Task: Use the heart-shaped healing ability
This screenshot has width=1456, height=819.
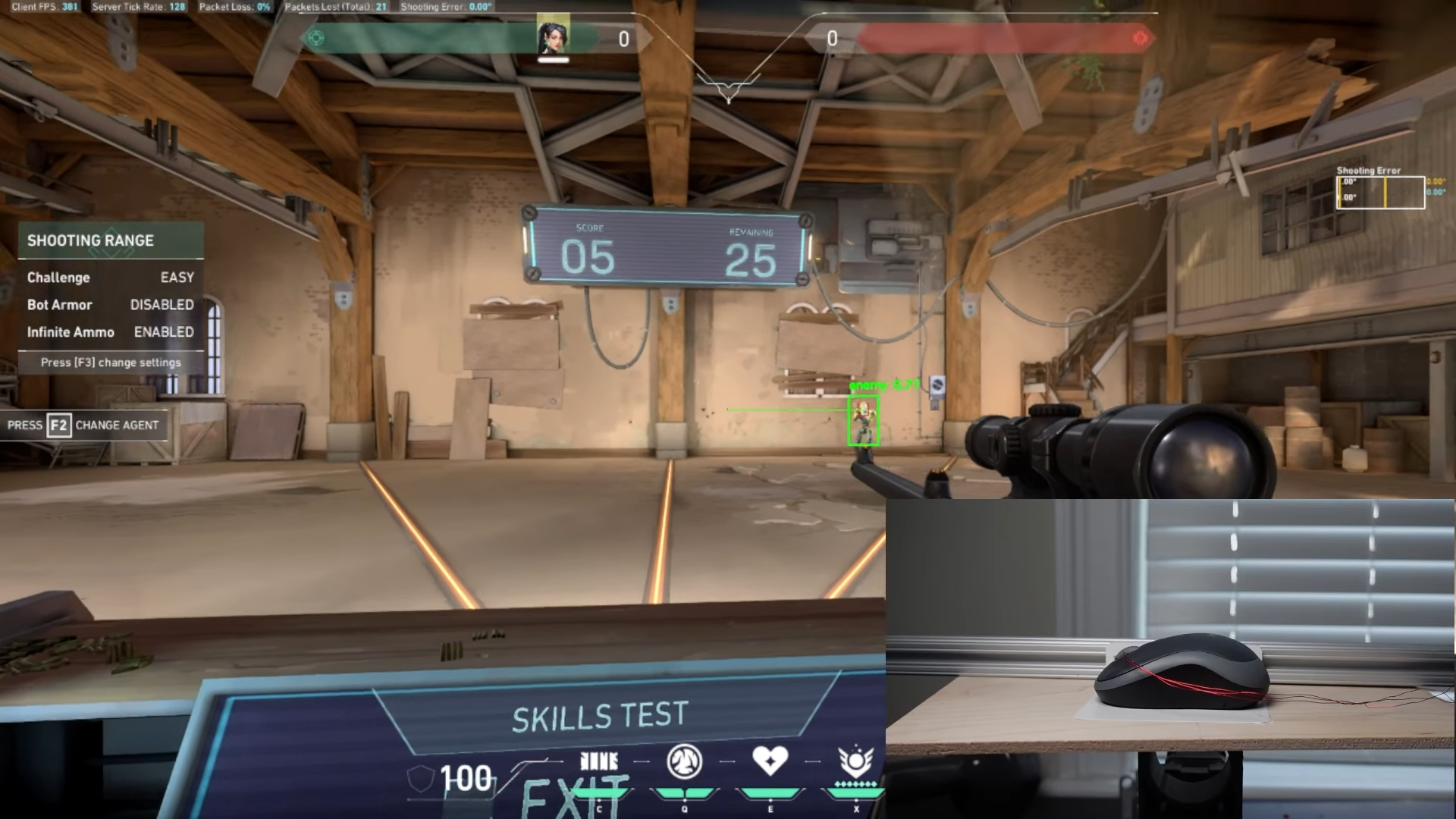Action: [x=770, y=761]
